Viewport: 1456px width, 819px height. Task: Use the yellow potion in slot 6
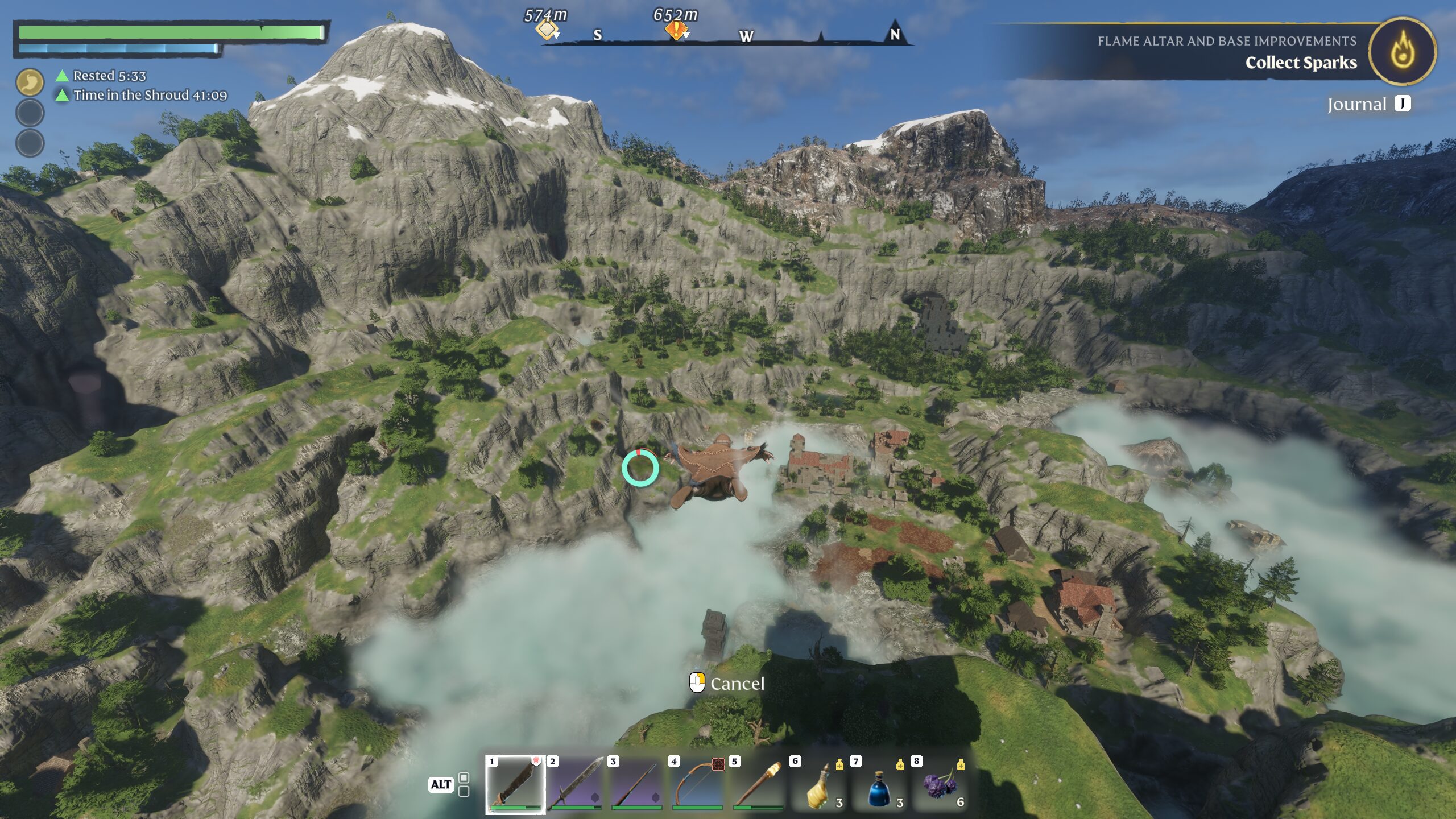point(819,785)
